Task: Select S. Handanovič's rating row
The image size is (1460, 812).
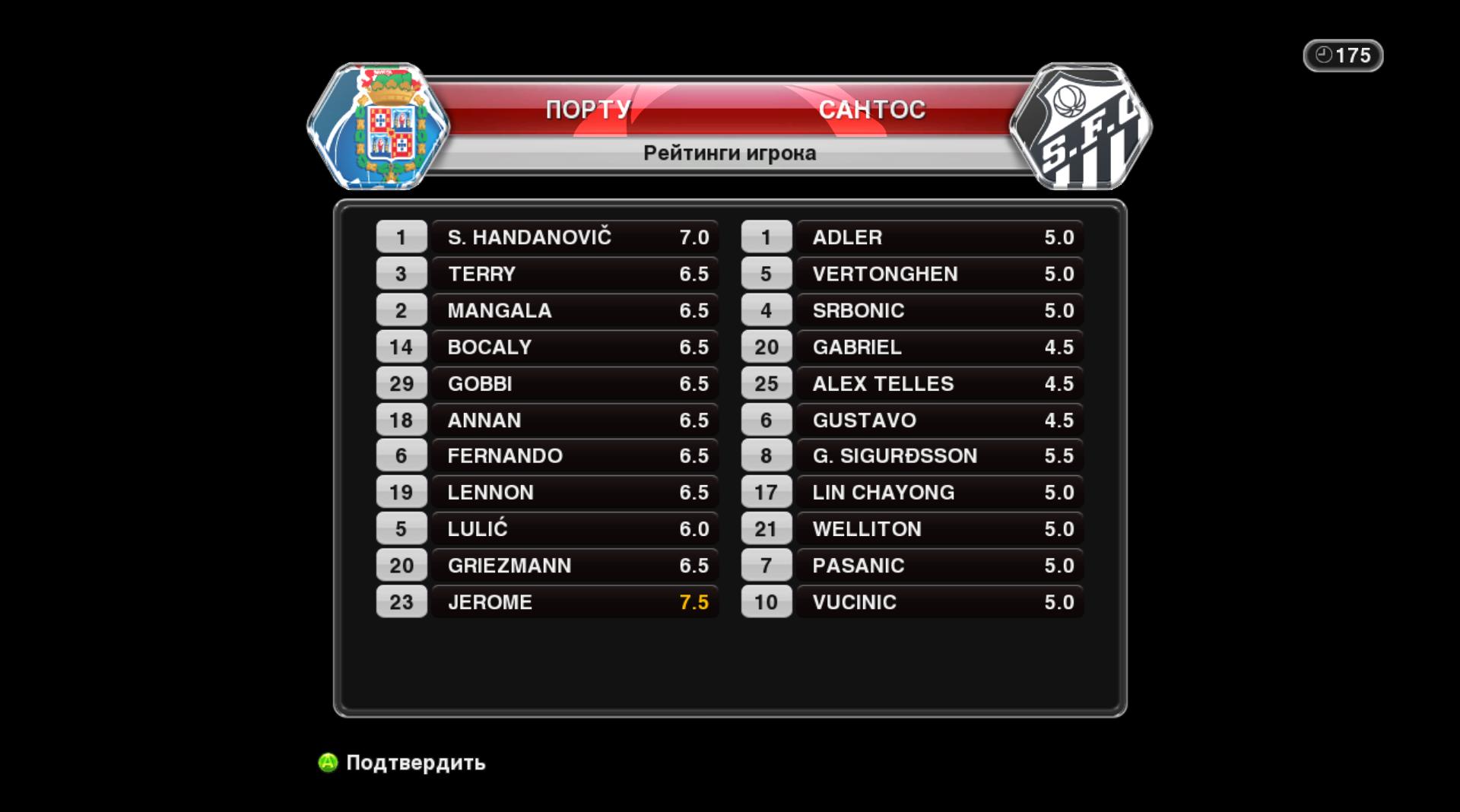Action: [575, 237]
